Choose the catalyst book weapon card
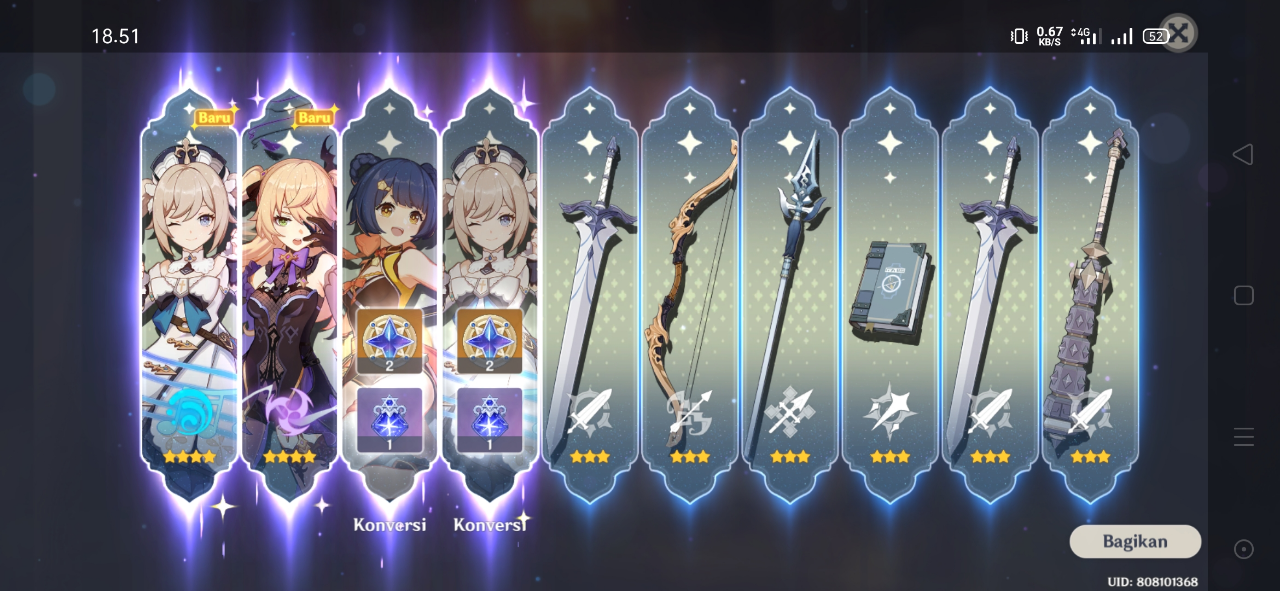The image size is (1280, 591). pos(890,290)
